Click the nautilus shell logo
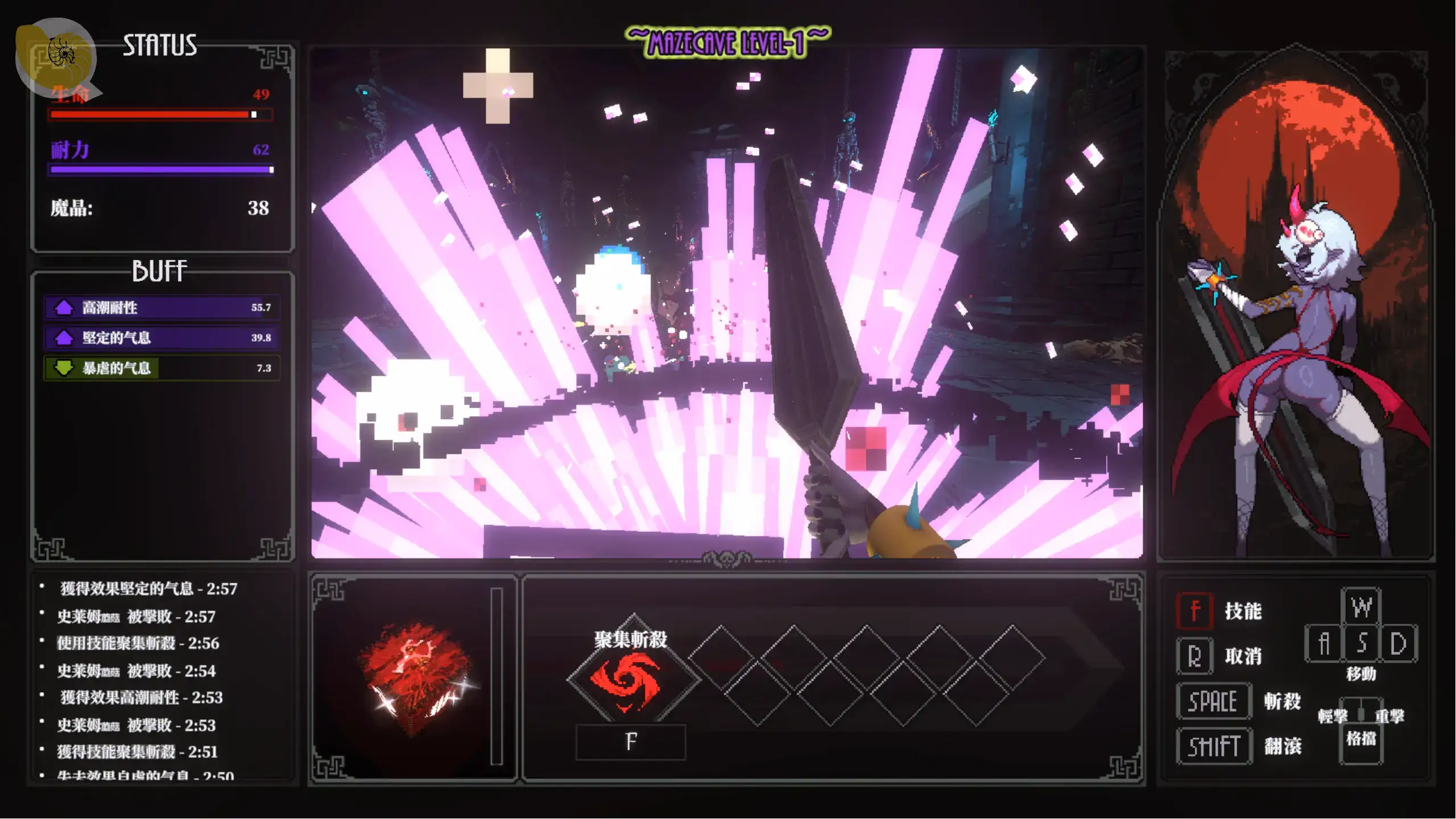Viewport: 1456px width, 819px height. pos(56,57)
